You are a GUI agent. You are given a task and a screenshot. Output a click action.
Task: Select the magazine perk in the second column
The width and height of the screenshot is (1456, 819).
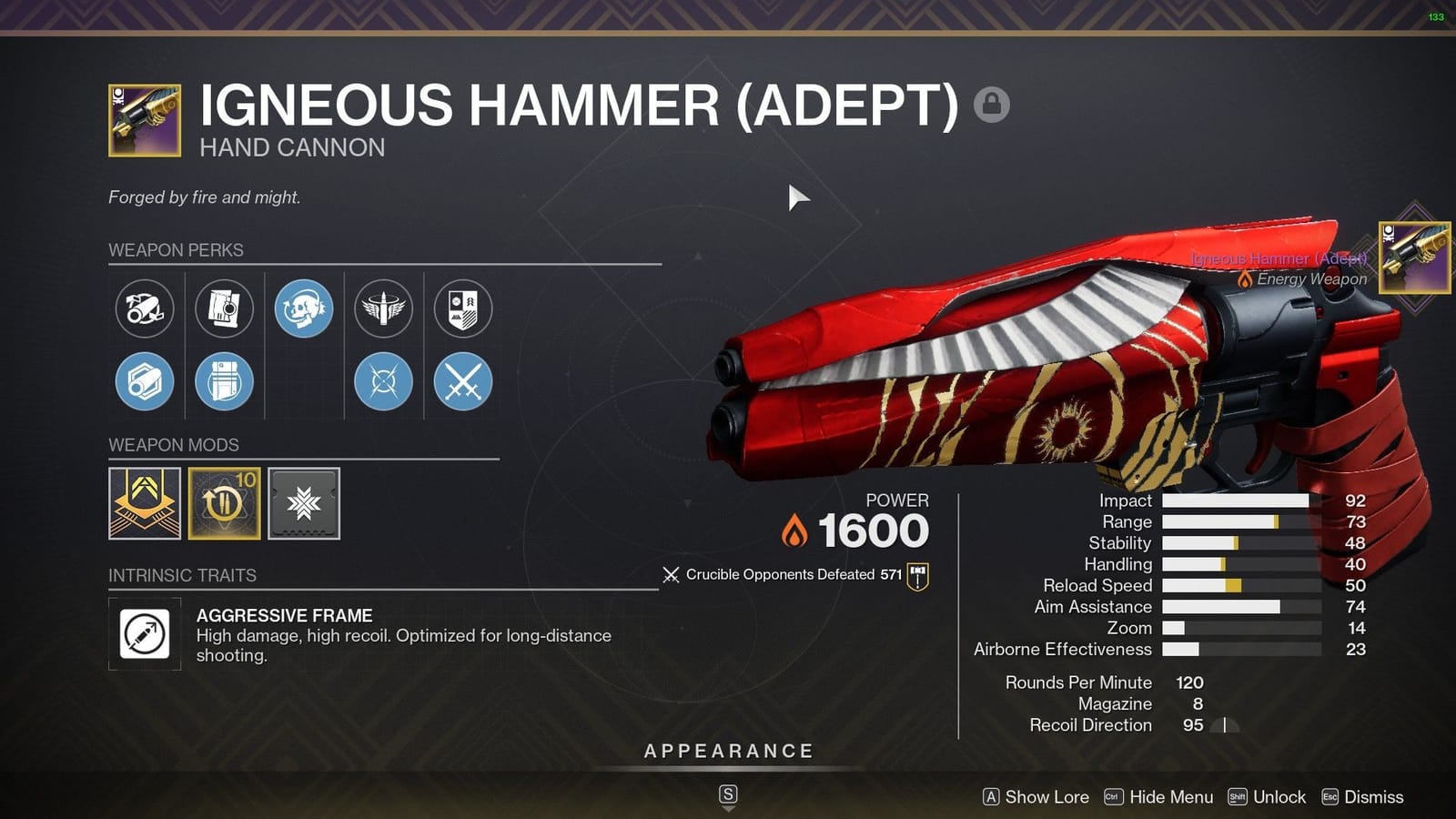click(225, 309)
